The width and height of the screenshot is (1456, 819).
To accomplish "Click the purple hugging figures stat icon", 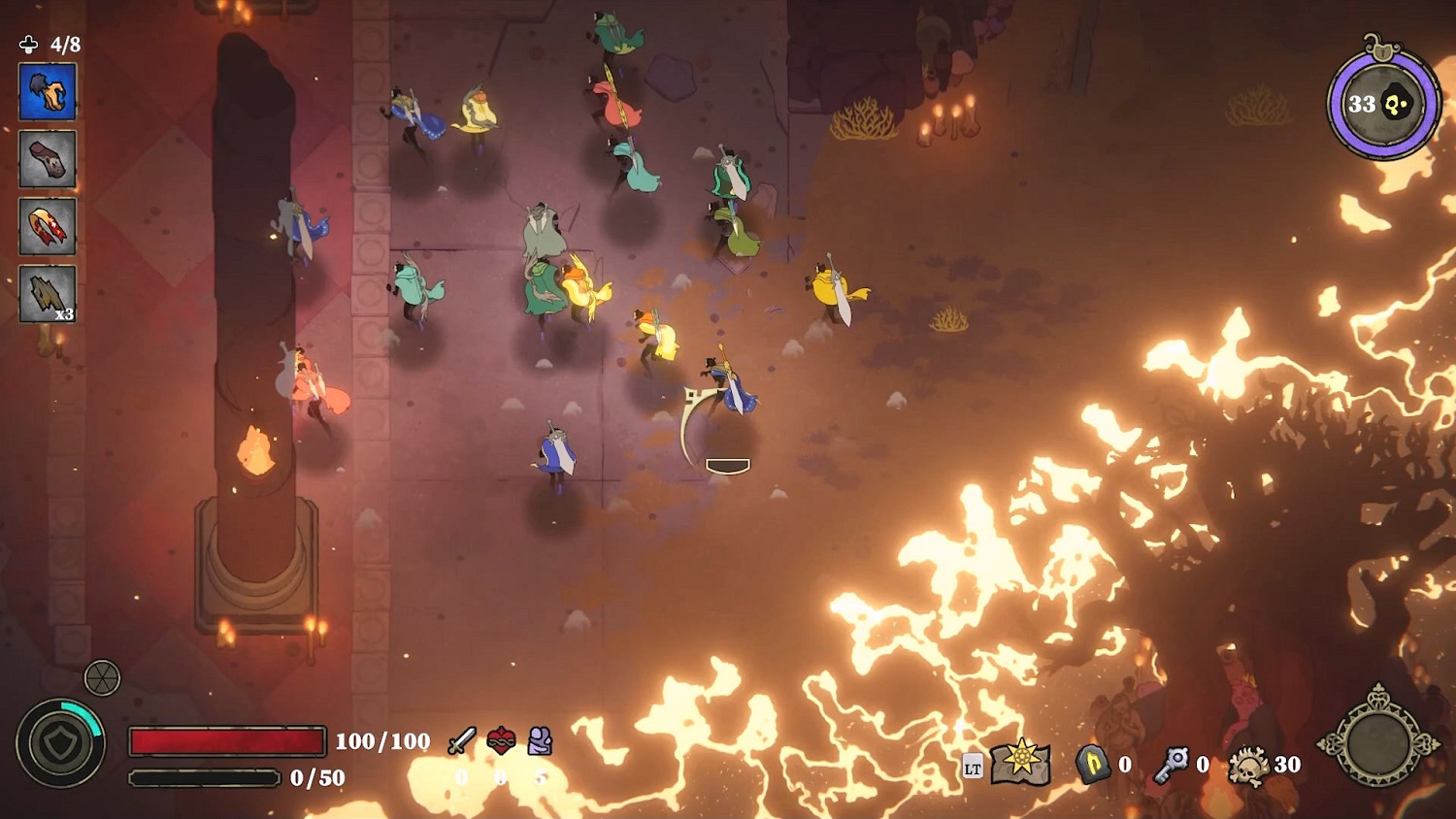I will click(540, 741).
